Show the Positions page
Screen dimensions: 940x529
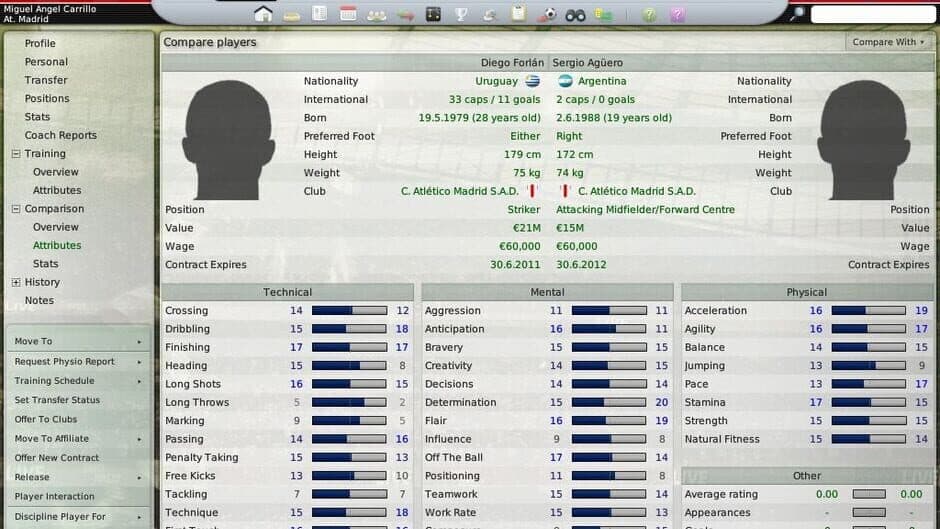coord(47,99)
